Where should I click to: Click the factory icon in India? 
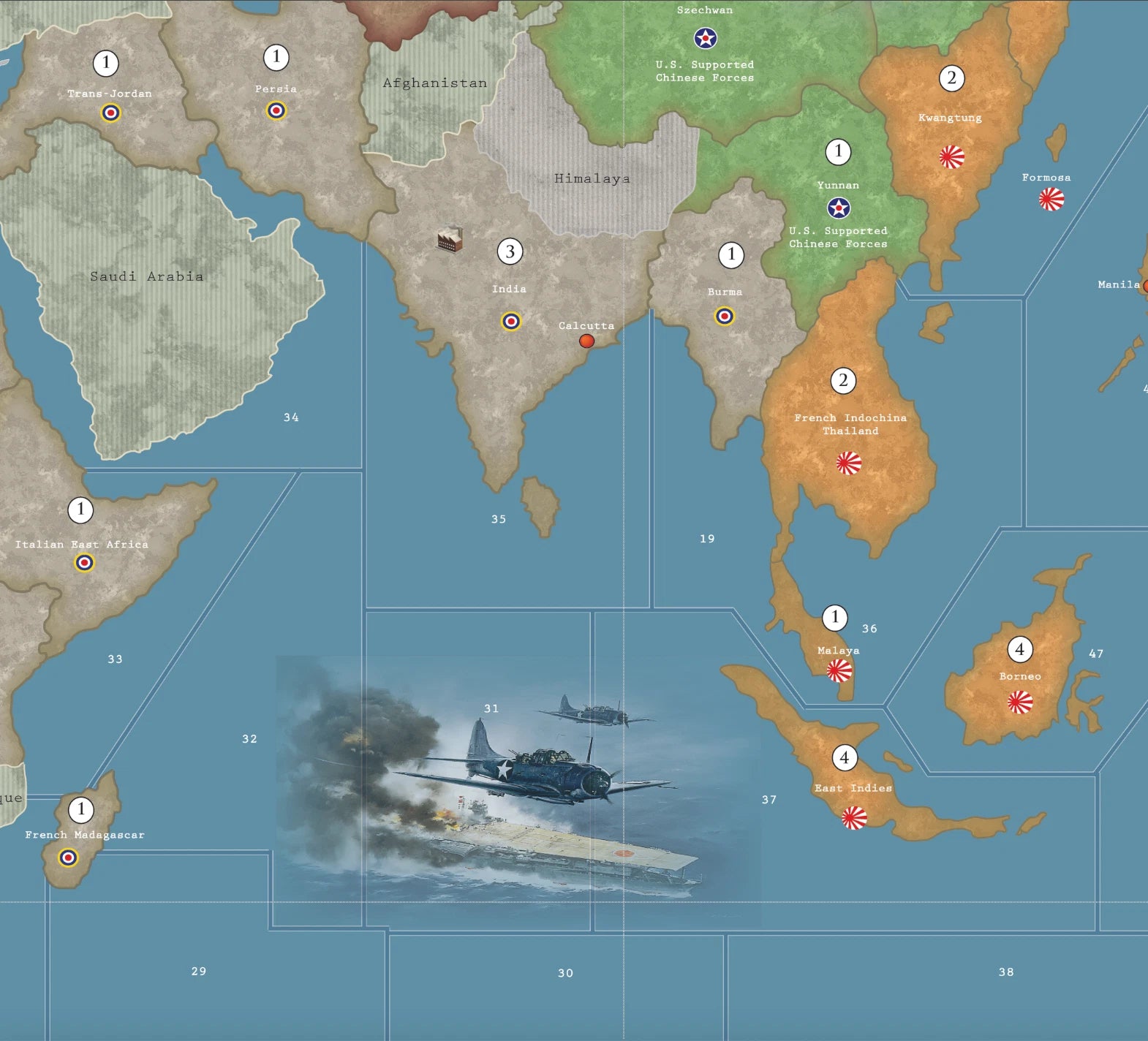pyautogui.click(x=450, y=239)
